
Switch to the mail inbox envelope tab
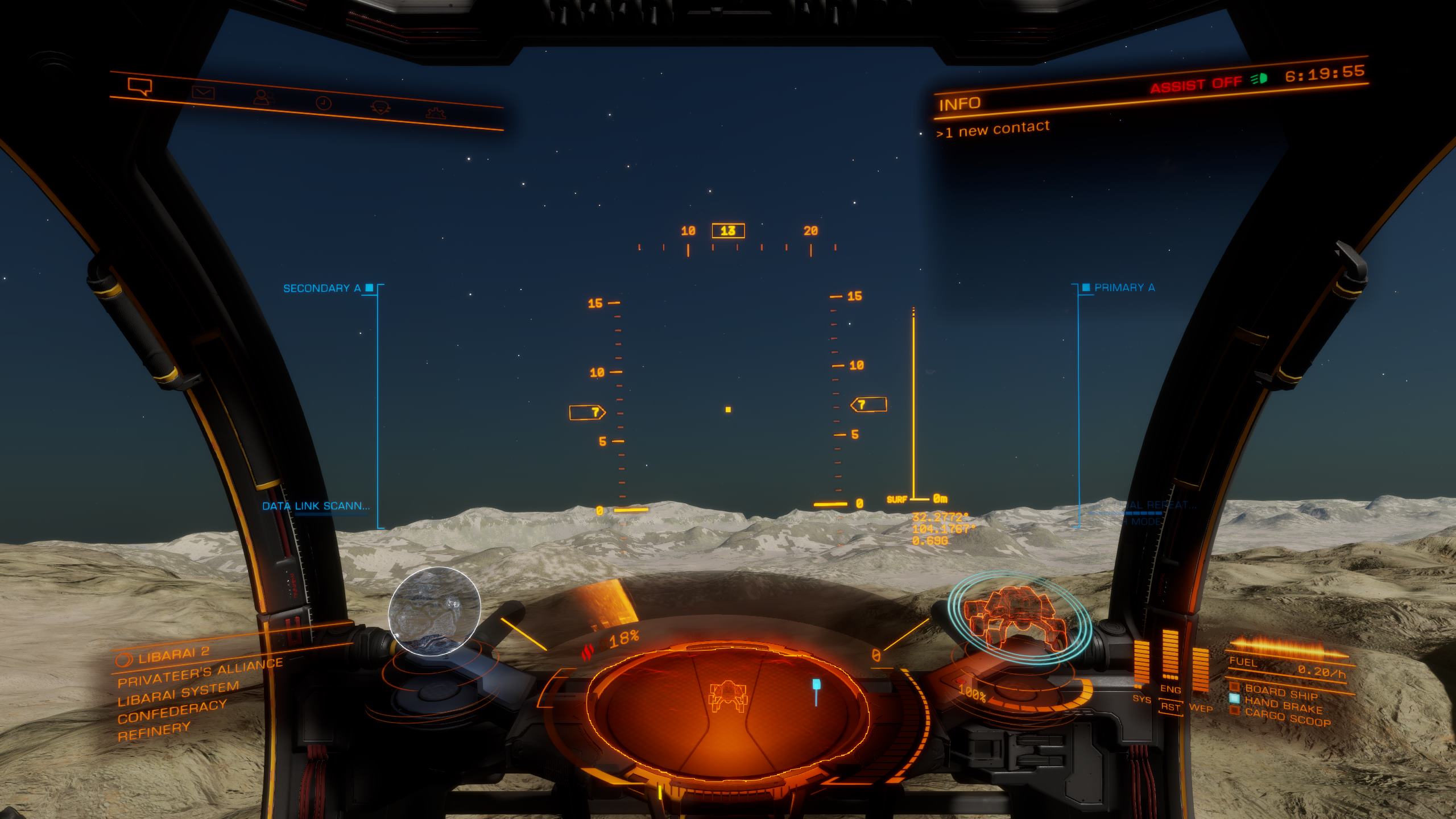[x=203, y=92]
